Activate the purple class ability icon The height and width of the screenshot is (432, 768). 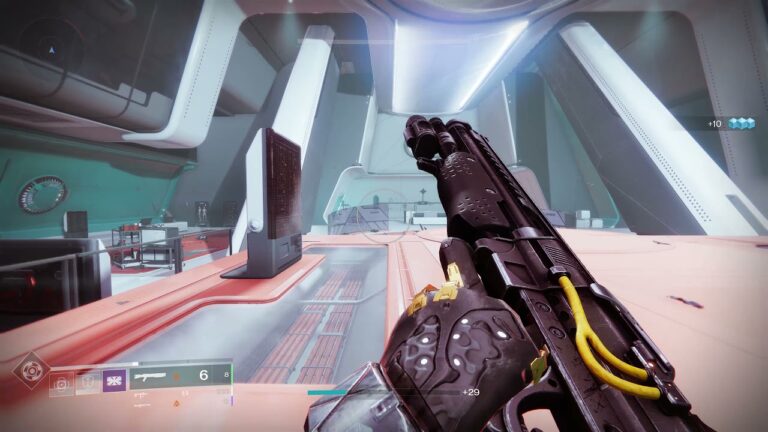click(x=115, y=380)
